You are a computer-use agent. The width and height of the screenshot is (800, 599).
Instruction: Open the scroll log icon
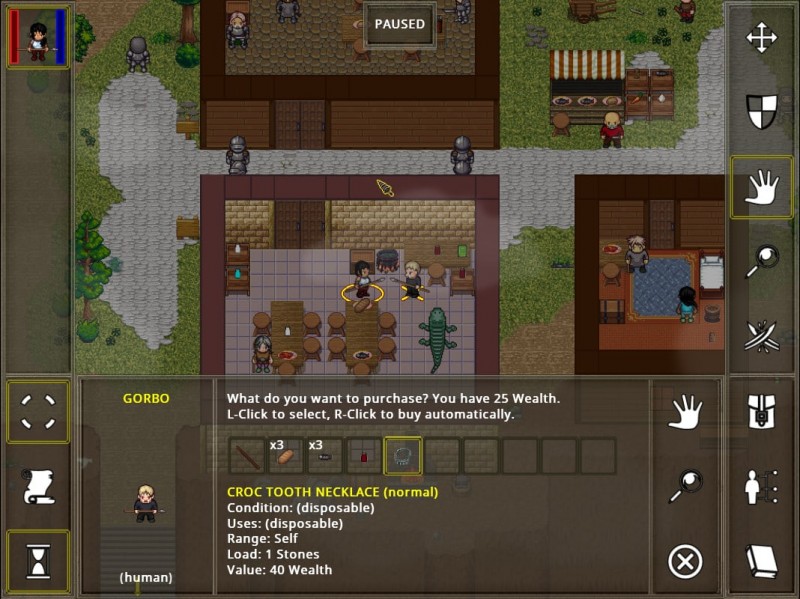pos(38,487)
